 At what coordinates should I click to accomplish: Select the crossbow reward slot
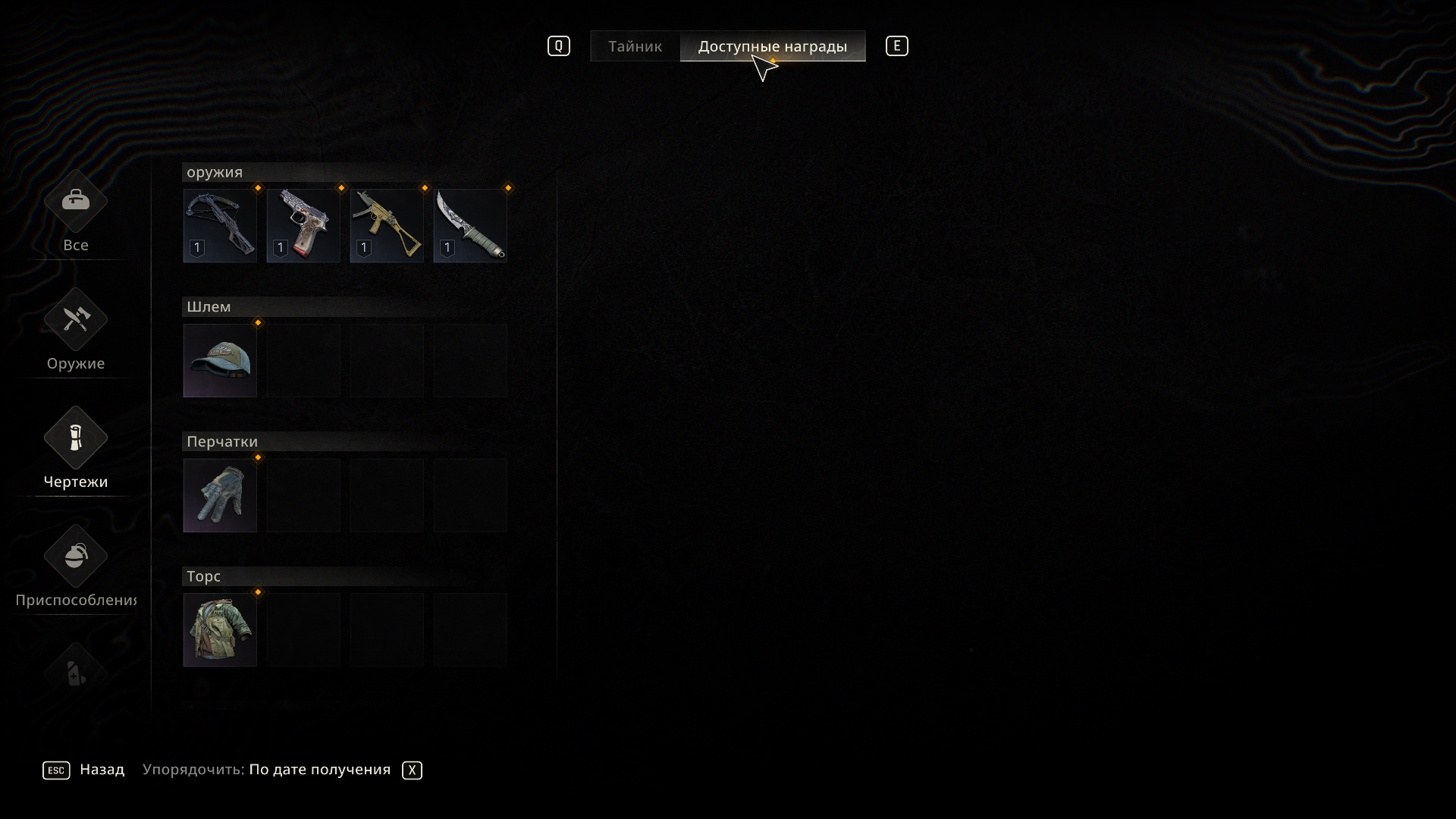tap(220, 225)
